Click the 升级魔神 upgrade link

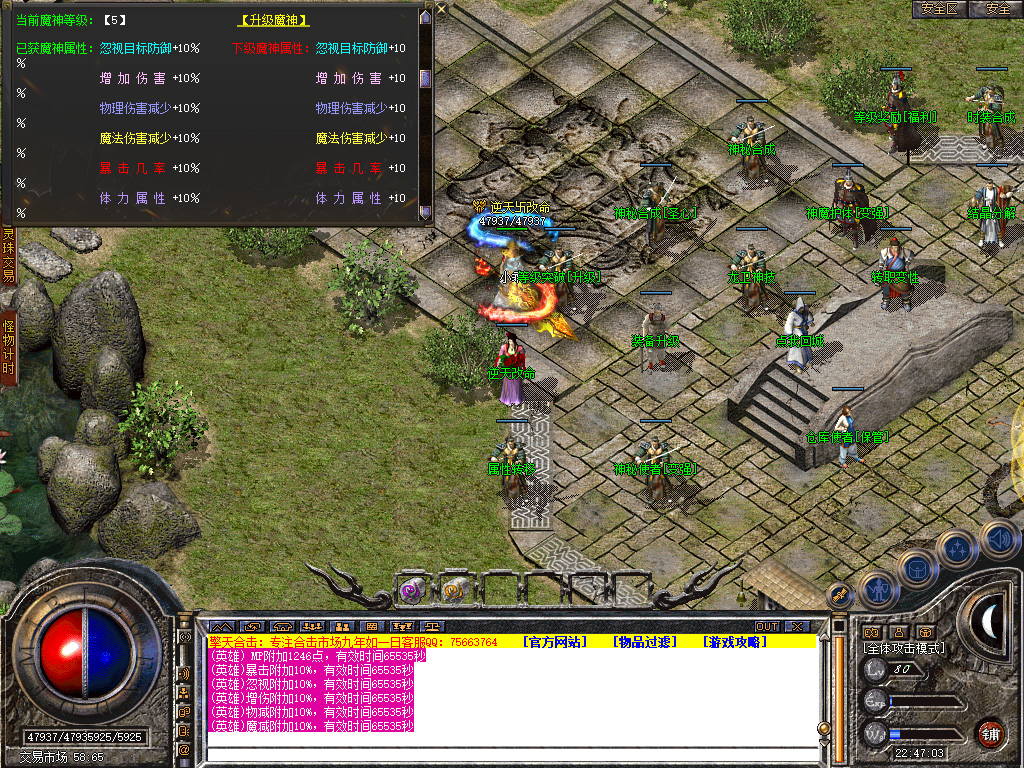tap(274, 20)
